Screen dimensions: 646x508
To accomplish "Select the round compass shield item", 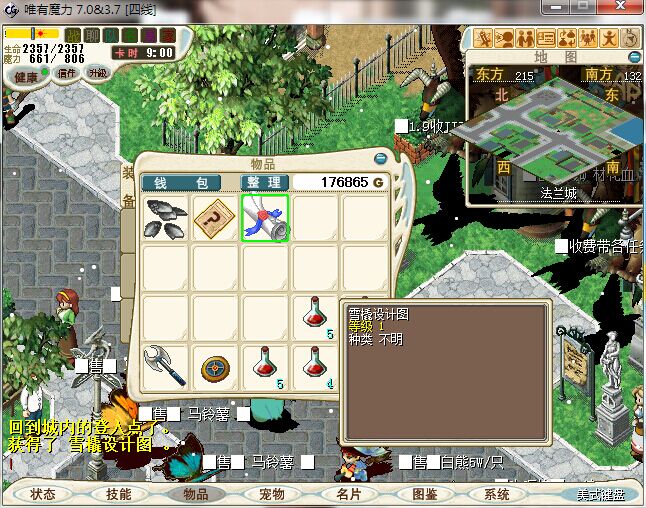I will [x=215, y=366].
